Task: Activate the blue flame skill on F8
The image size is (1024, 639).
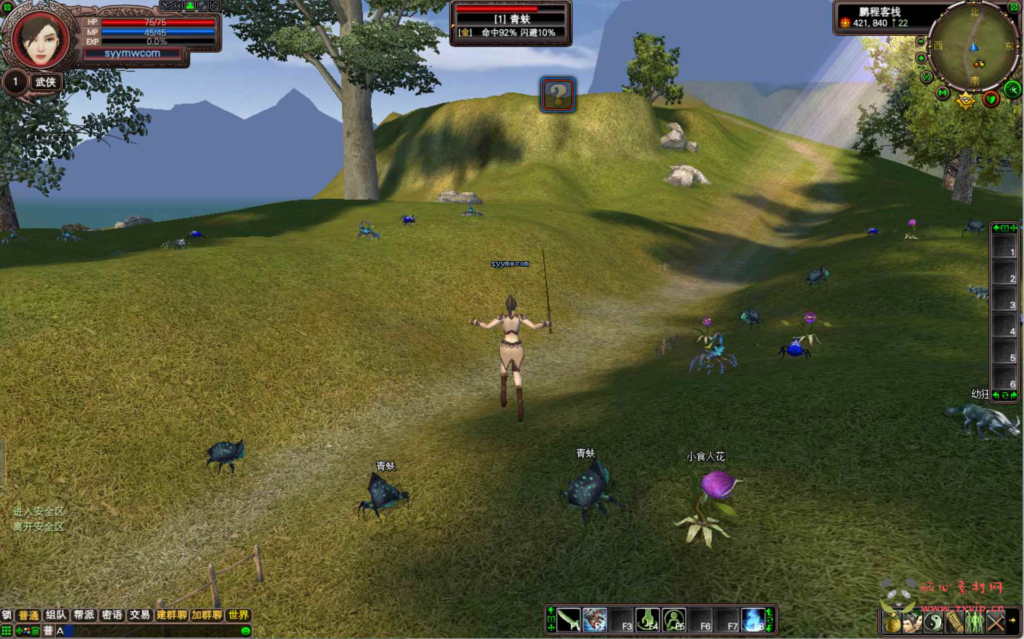Action: pyautogui.click(x=753, y=620)
